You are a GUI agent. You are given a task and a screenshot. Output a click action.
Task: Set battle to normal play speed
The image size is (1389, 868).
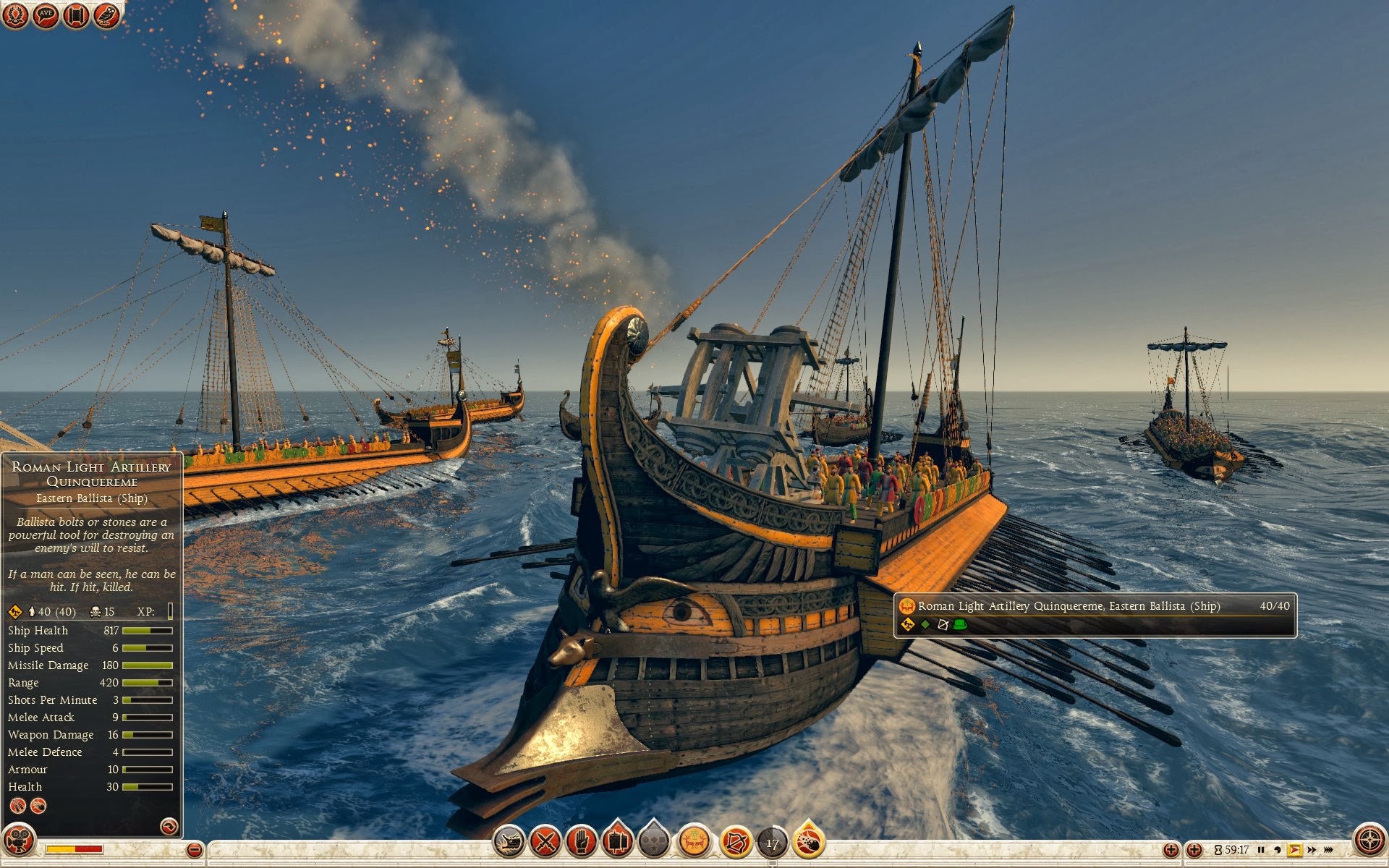[x=1294, y=850]
